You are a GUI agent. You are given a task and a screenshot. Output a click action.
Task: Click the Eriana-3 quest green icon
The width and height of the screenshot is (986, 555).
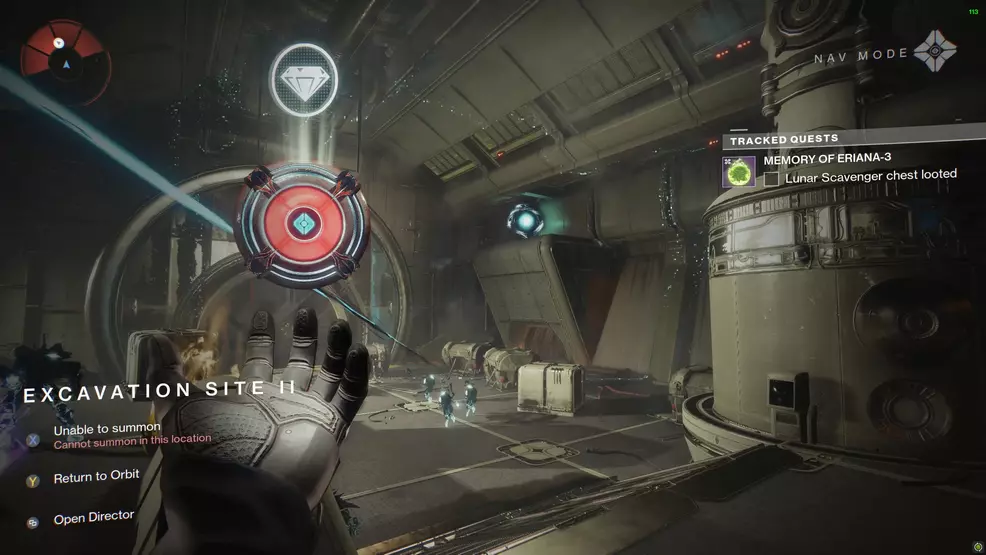[741, 170]
